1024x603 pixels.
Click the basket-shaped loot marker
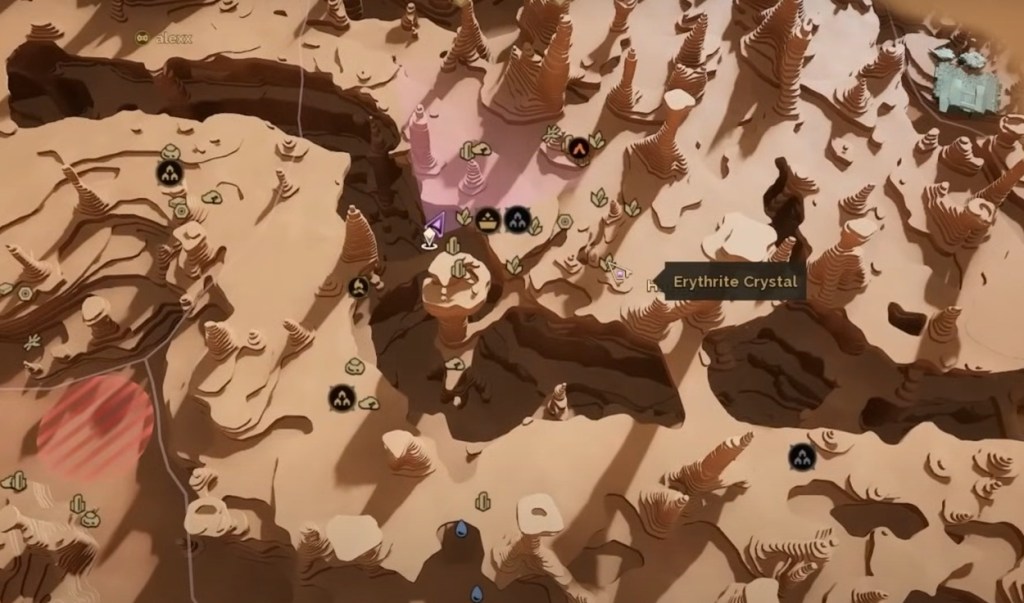[487, 219]
